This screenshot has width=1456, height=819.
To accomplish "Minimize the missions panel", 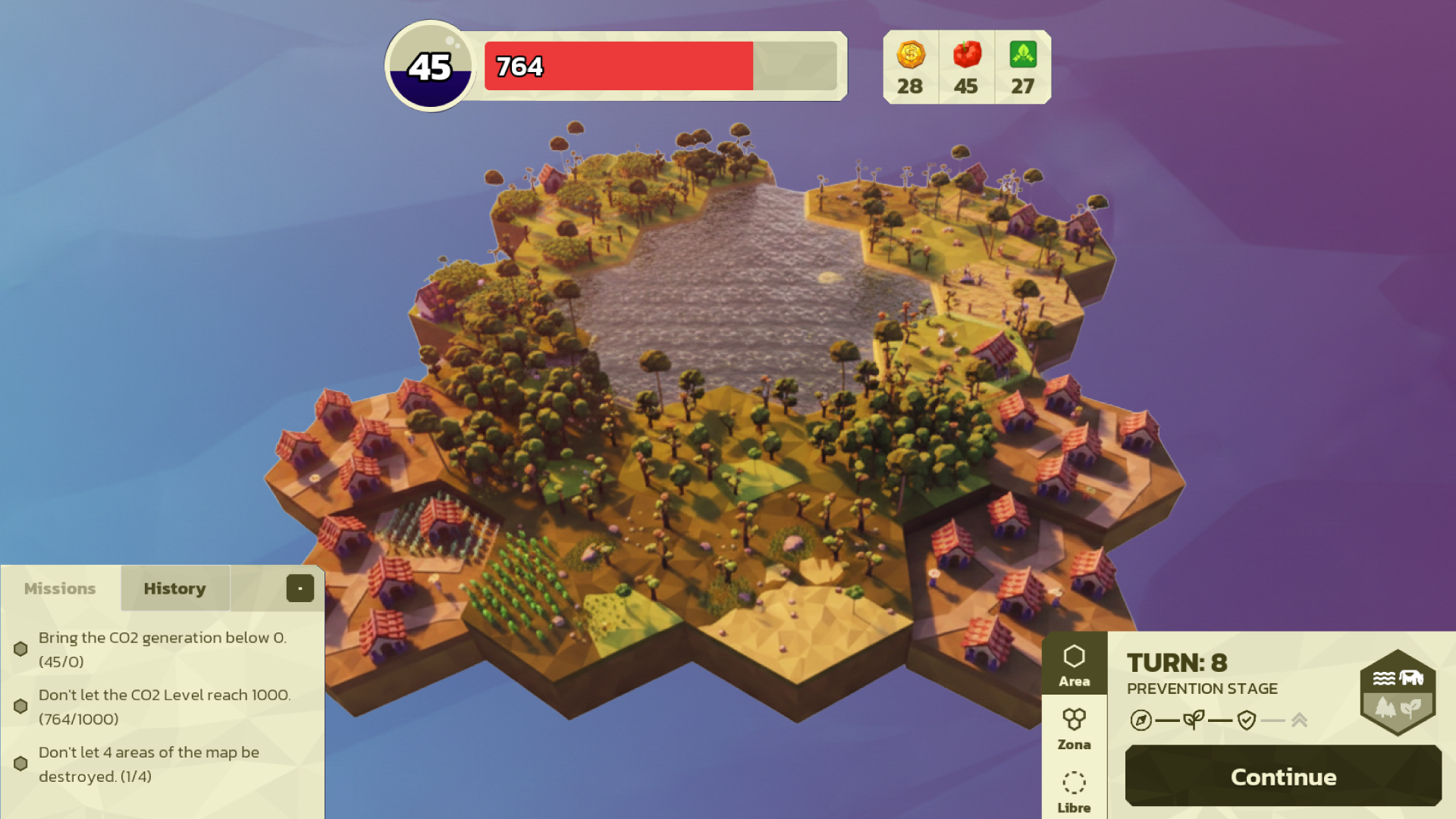I will pyautogui.click(x=300, y=588).
